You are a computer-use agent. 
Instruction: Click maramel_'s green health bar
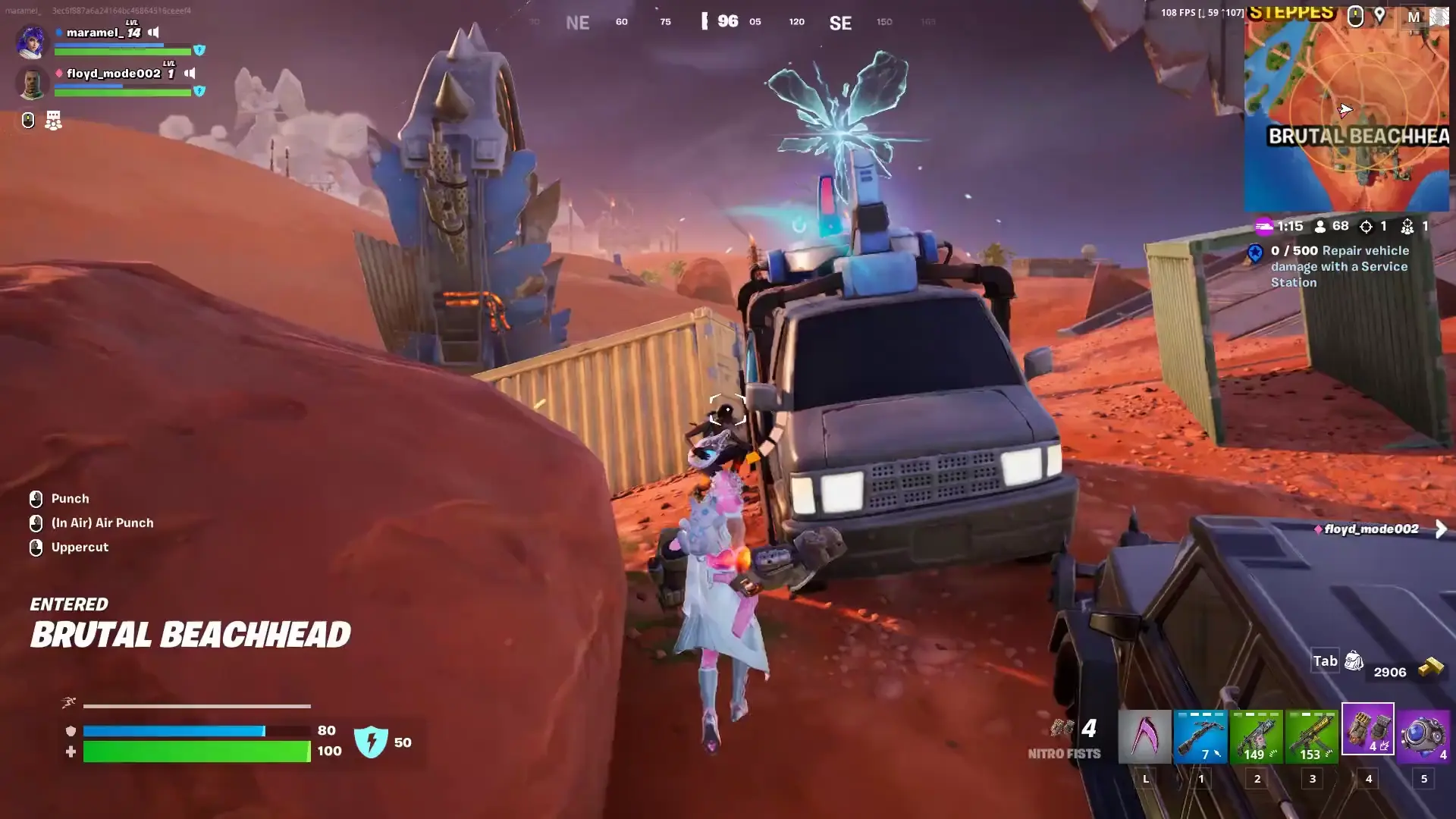click(x=121, y=52)
